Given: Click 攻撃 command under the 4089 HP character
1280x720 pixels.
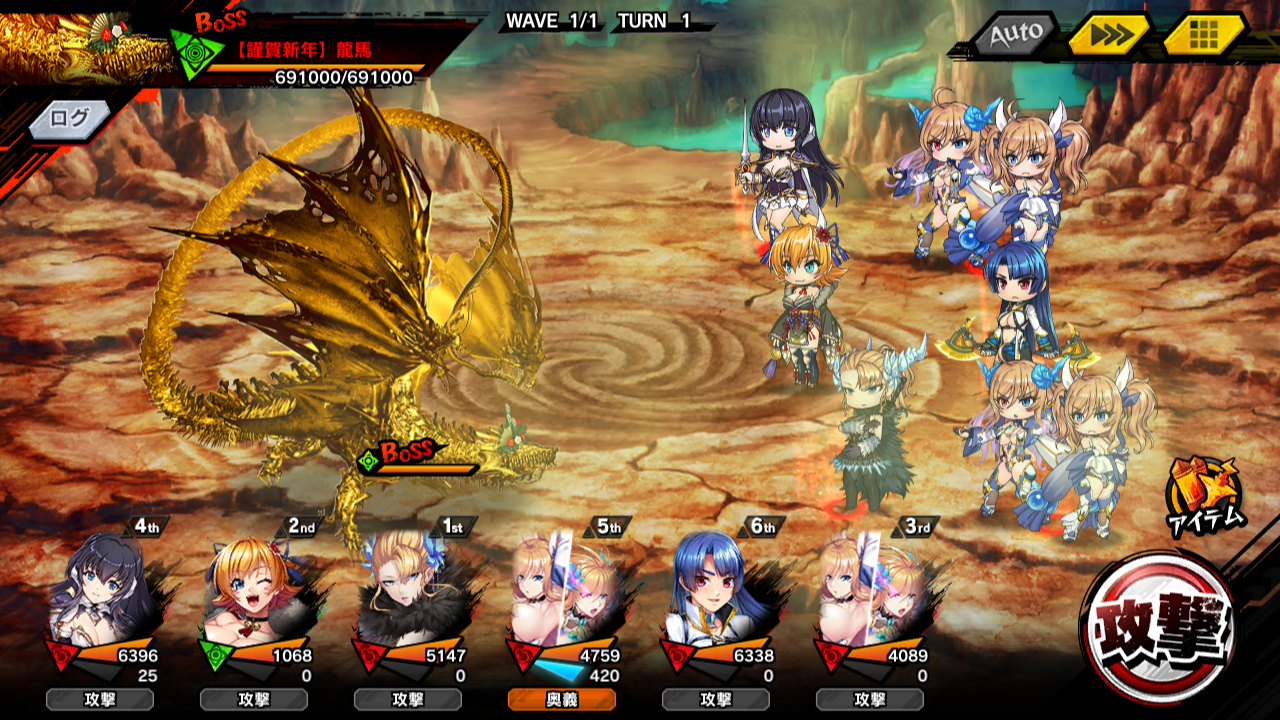Looking at the screenshot, I should (x=870, y=700).
